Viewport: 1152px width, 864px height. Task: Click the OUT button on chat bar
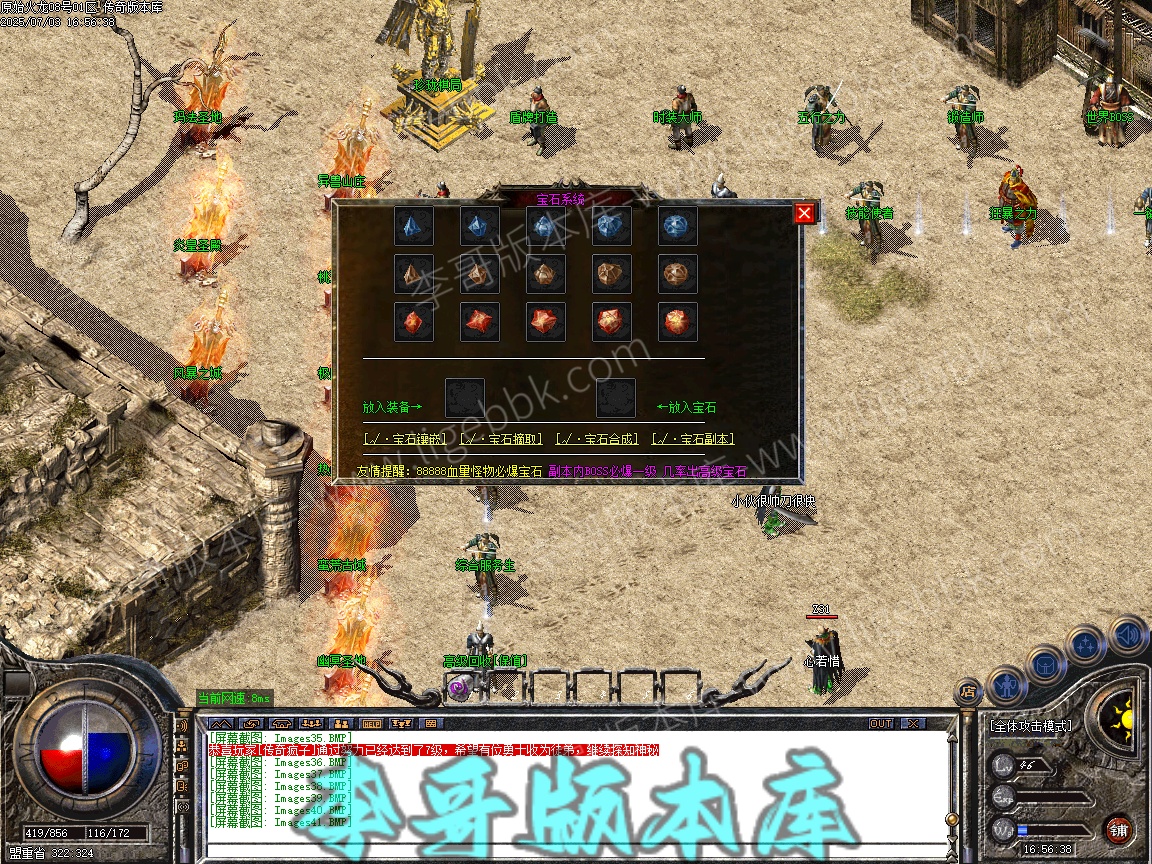click(881, 723)
